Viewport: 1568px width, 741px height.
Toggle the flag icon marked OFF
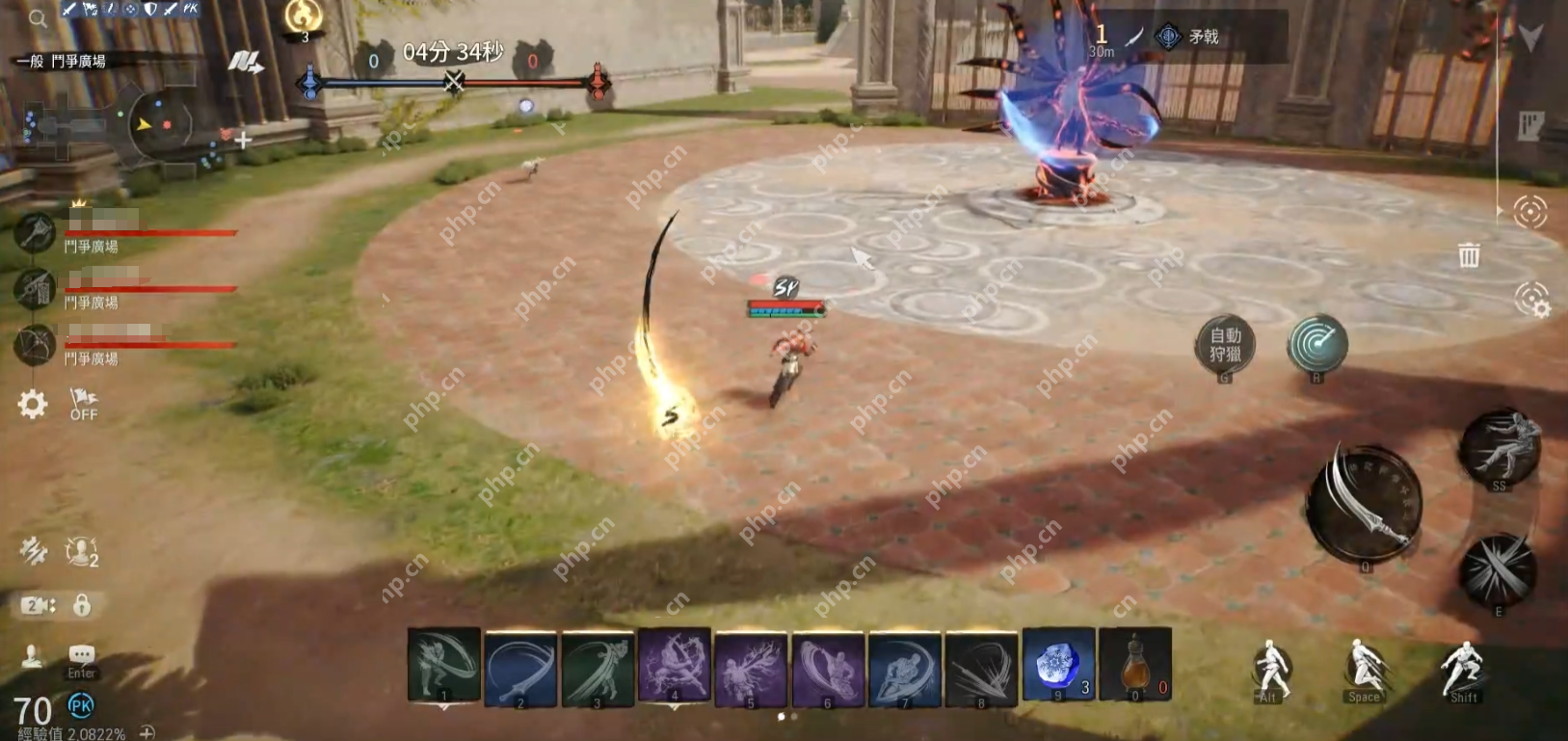[x=84, y=404]
